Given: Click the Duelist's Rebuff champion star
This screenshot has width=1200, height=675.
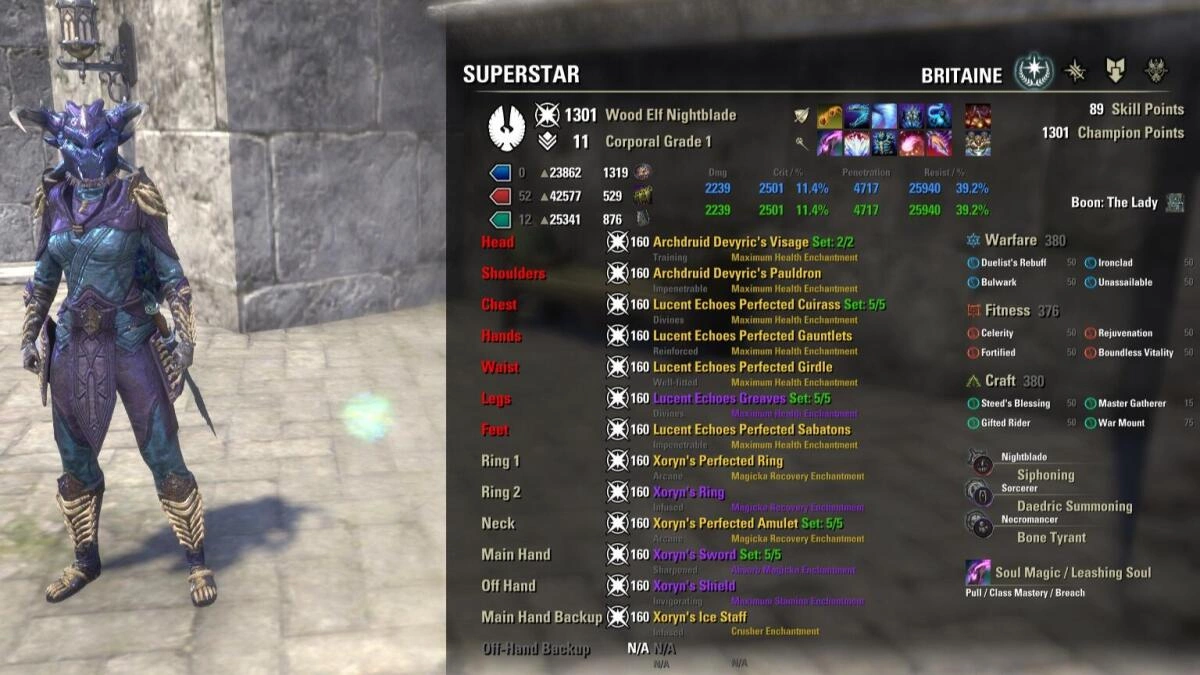Looking at the screenshot, I should (973, 263).
